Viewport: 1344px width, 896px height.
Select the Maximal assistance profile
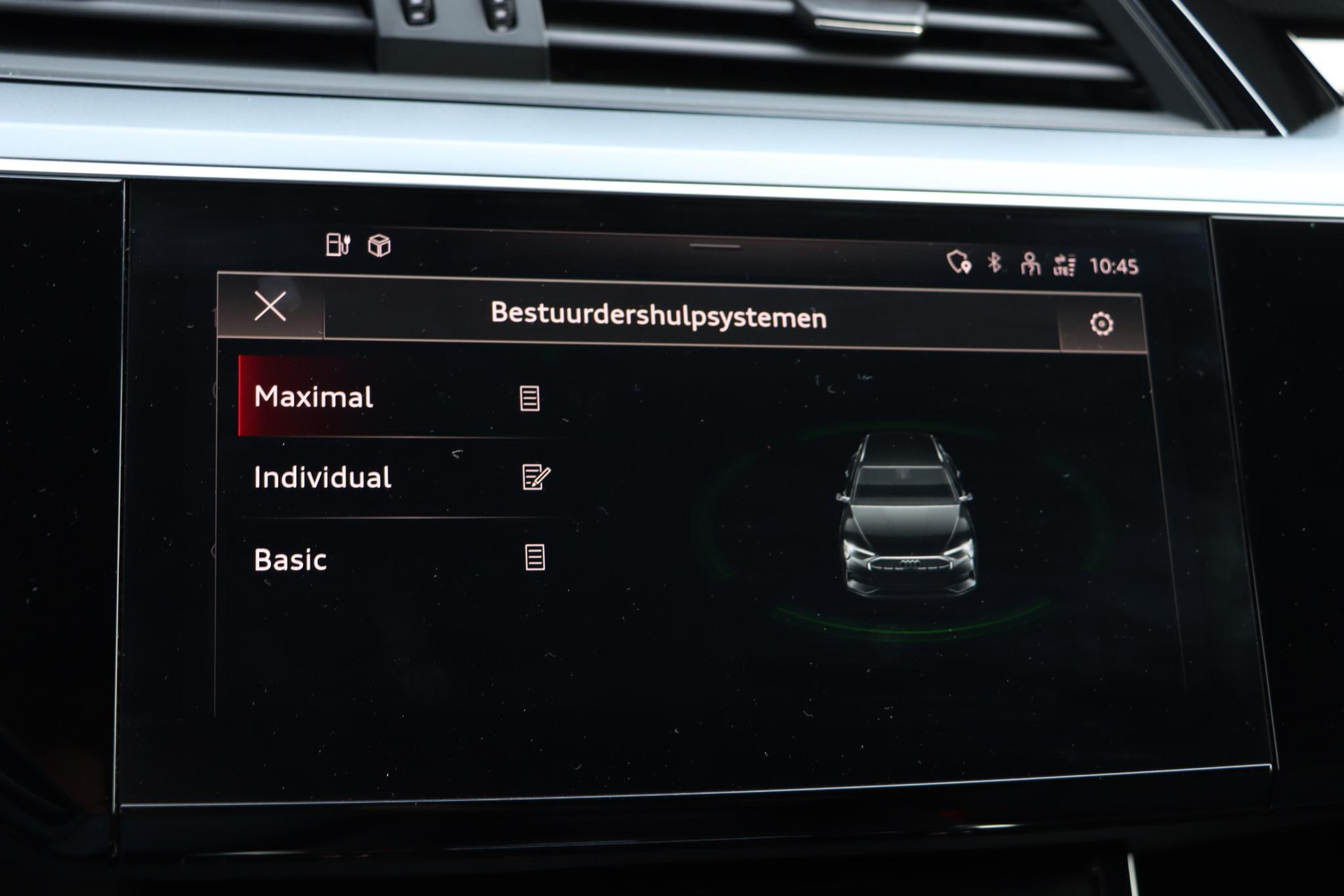314,397
